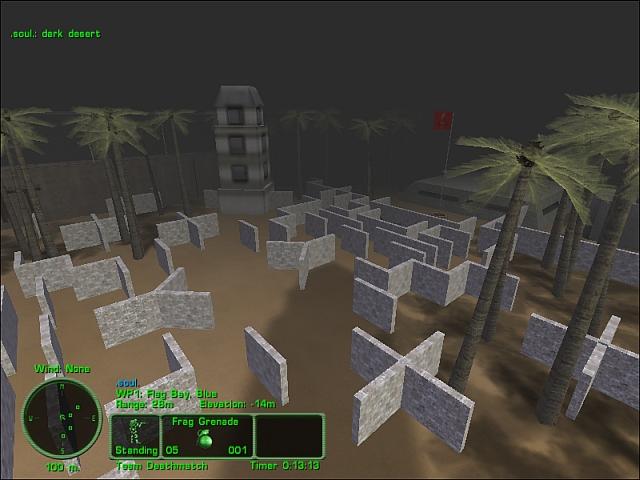Select the Standing stance soldier icon
640x480 pixels.
coord(134,432)
